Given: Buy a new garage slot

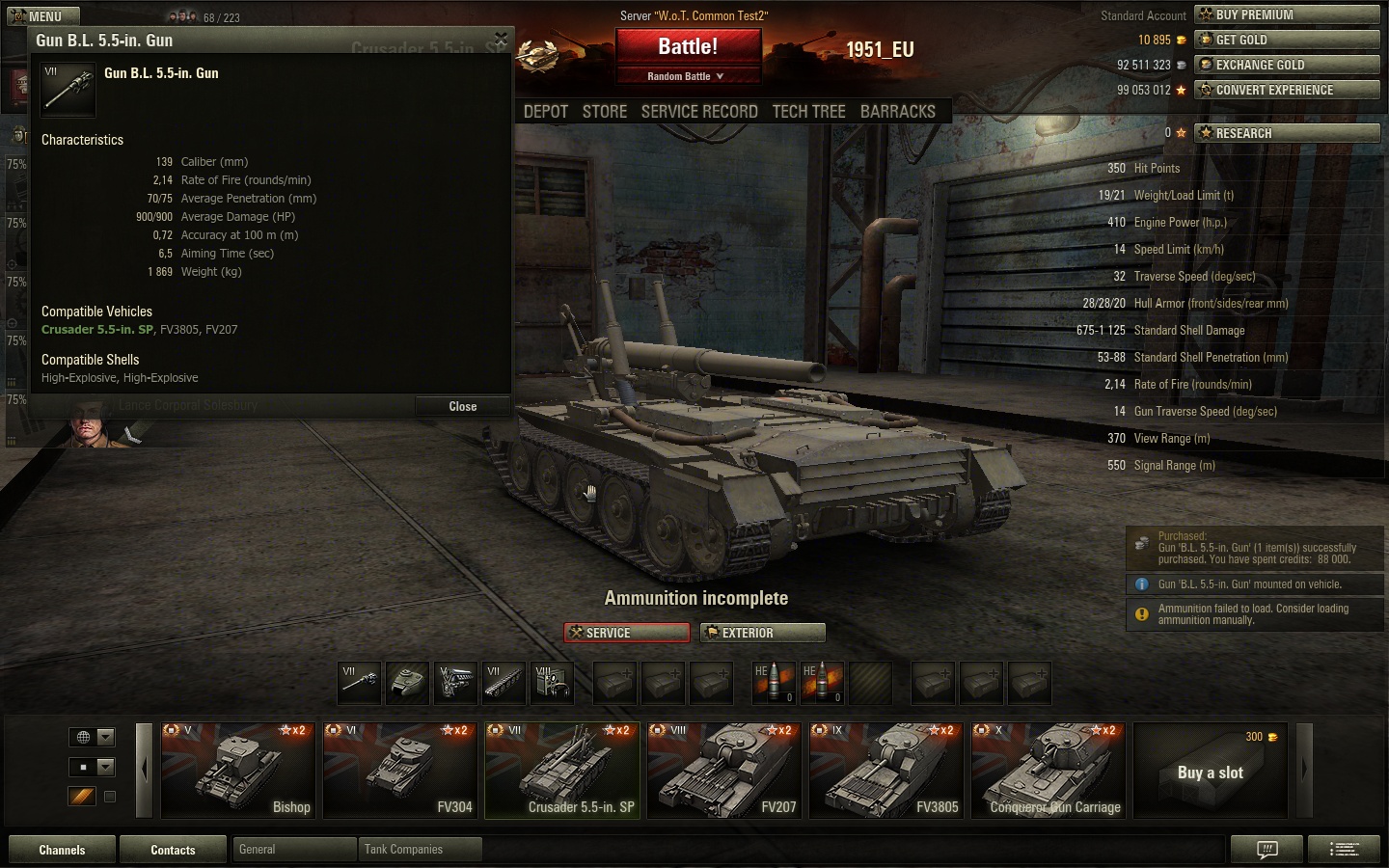Looking at the screenshot, I should click(1211, 772).
